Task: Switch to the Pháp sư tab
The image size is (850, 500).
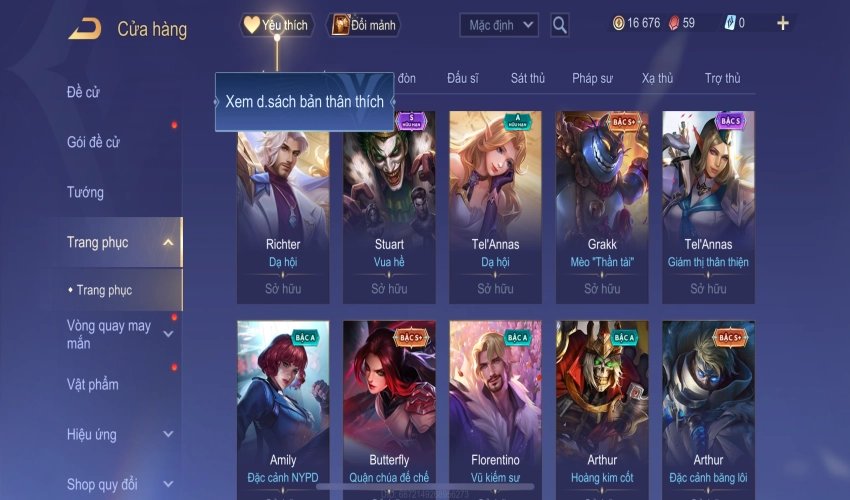Action: tap(594, 78)
